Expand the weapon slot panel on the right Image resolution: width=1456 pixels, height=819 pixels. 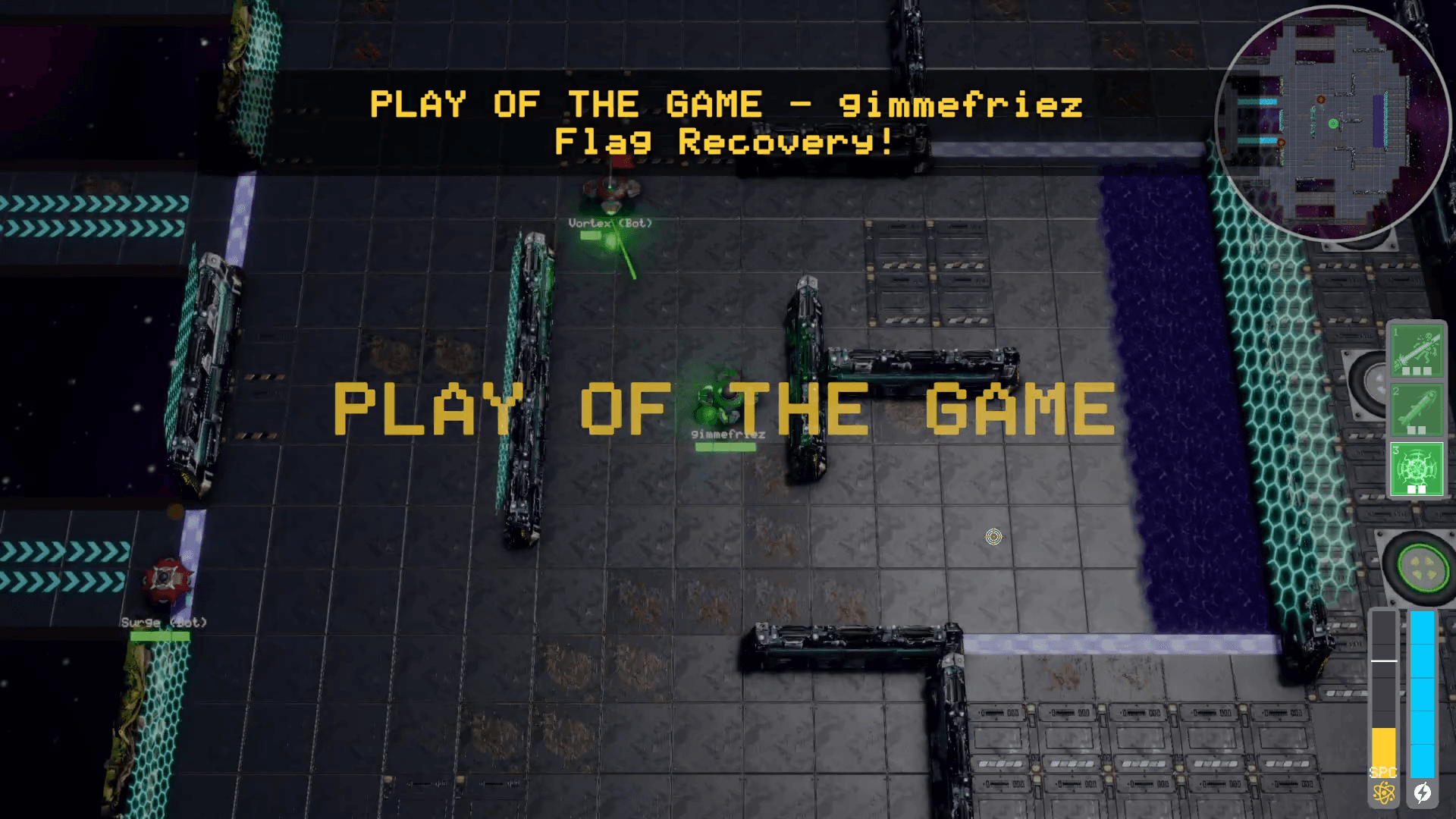pos(1417,409)
